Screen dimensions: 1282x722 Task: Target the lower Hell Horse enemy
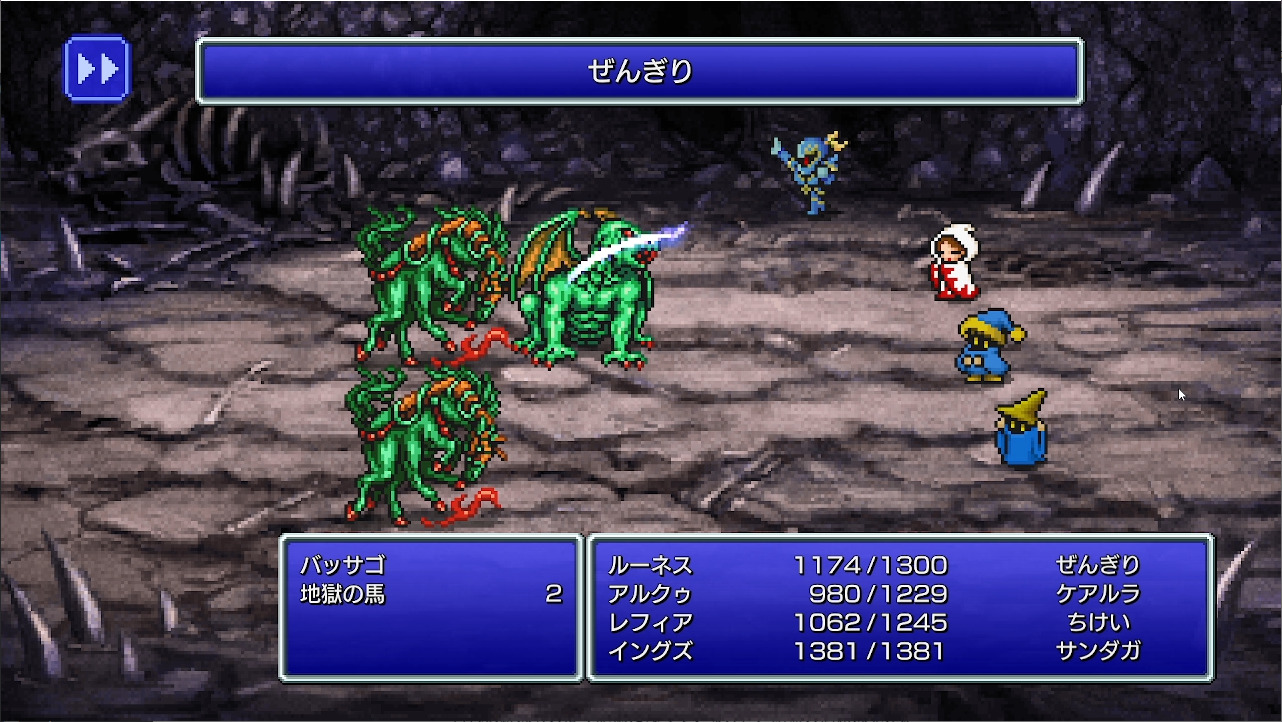(420, 440)
